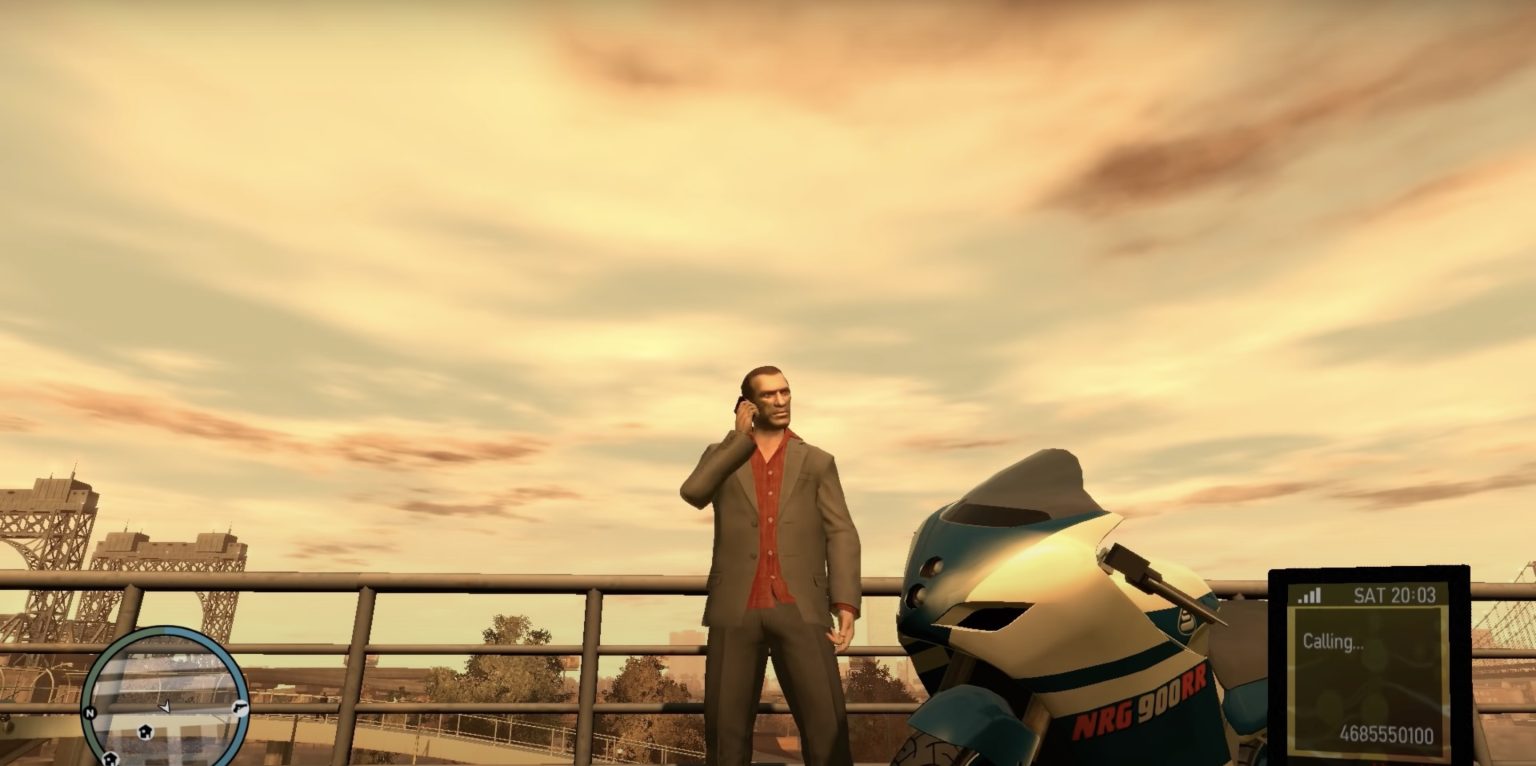Image resolution: width=1536 pixels, height=766 pixels.
Task: Click the signal strength bars on the phone
Action: 1309,595
